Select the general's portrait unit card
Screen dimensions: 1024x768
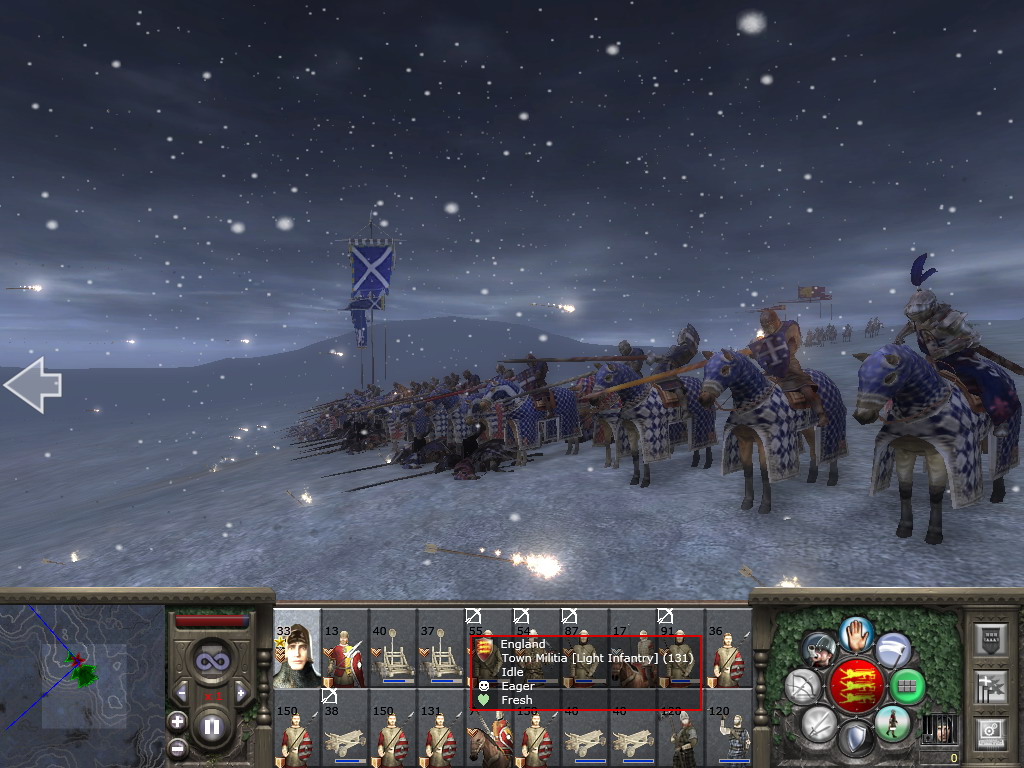coord(297,648)
